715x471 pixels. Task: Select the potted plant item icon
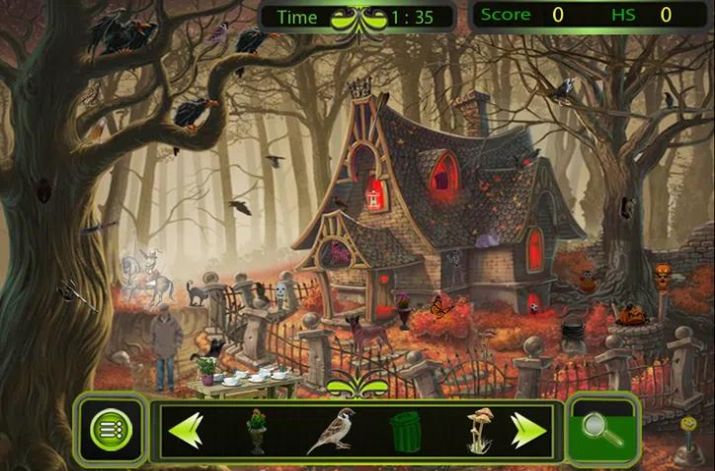click(257, 430)
